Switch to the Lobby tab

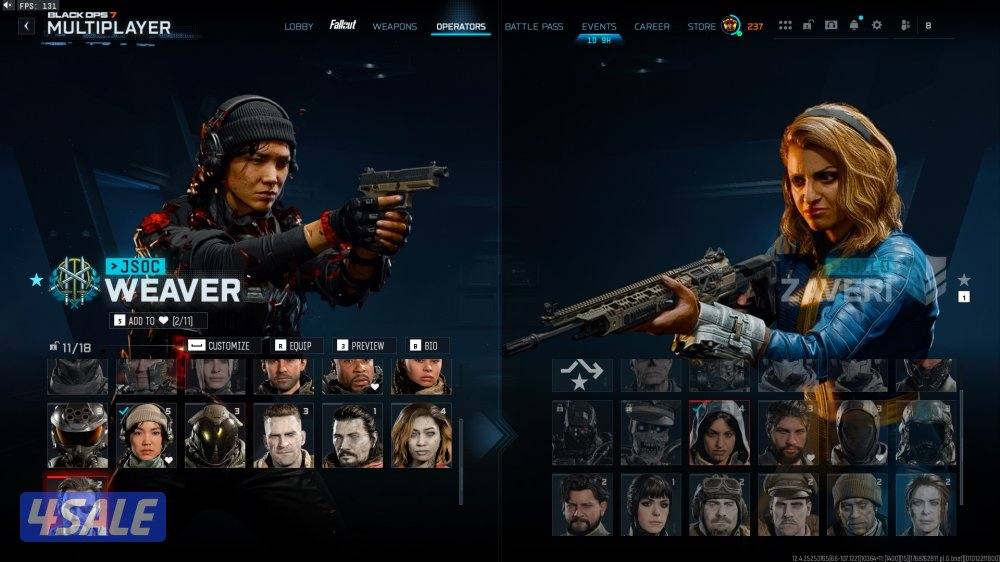(298, 26)
